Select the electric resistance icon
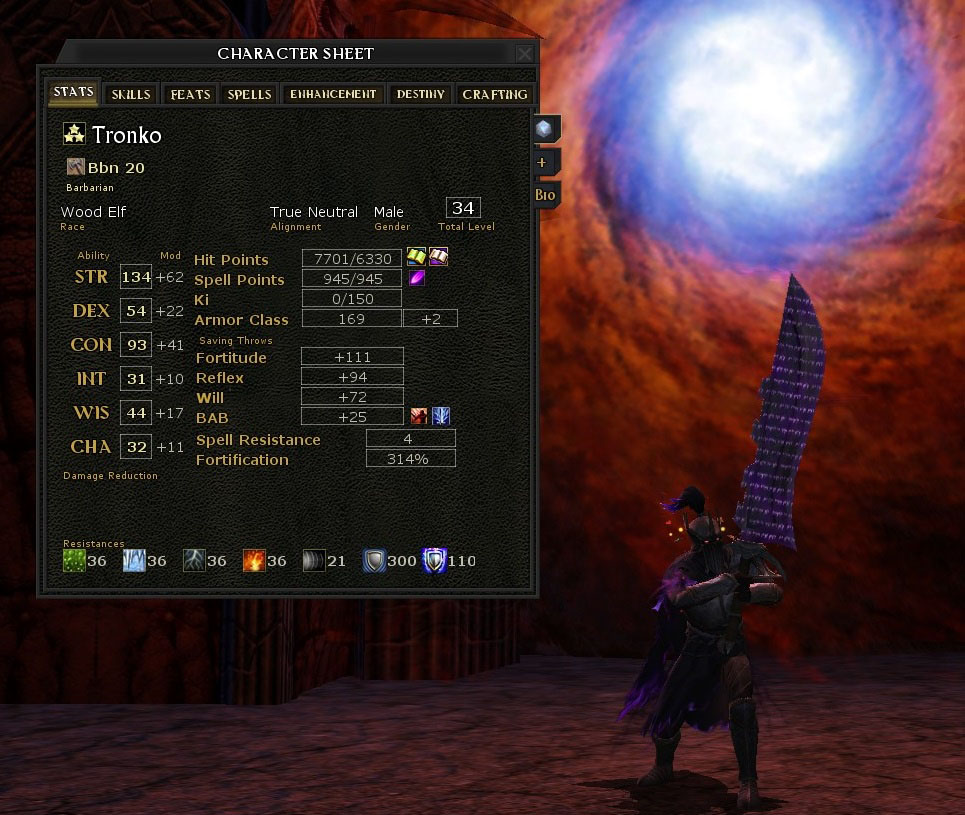 pyautogui.click(x=194, y=560)
